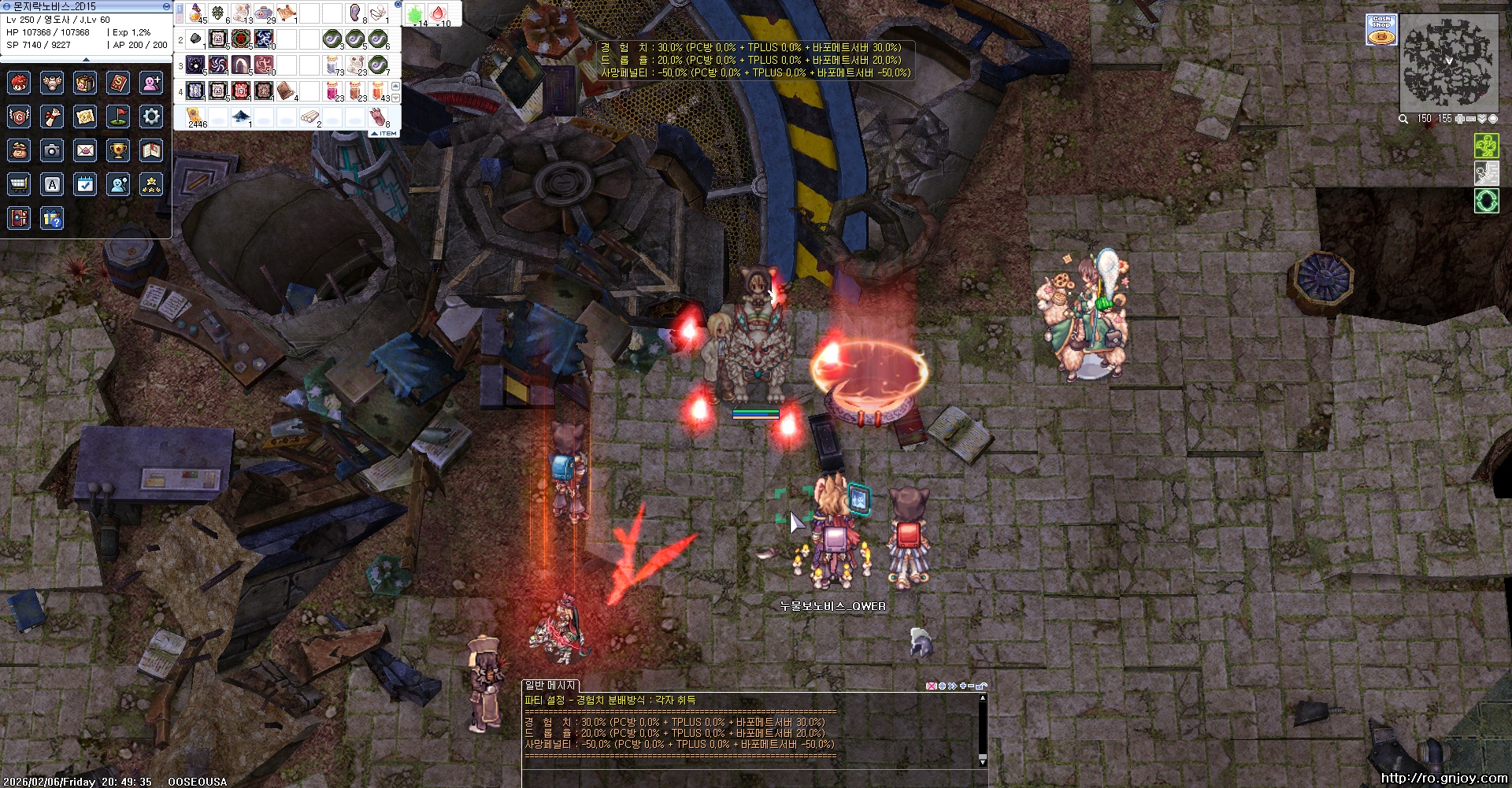Open the red-haired character info icon
Image resolution: width=1512 pixels, height=788 pixels.
(x=19, y=83)
